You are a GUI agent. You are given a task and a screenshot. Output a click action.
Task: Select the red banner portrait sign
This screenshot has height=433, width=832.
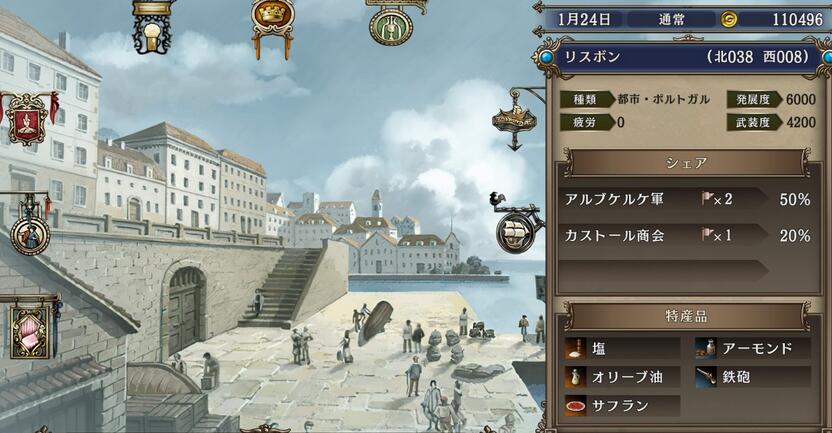coord(28,118)
